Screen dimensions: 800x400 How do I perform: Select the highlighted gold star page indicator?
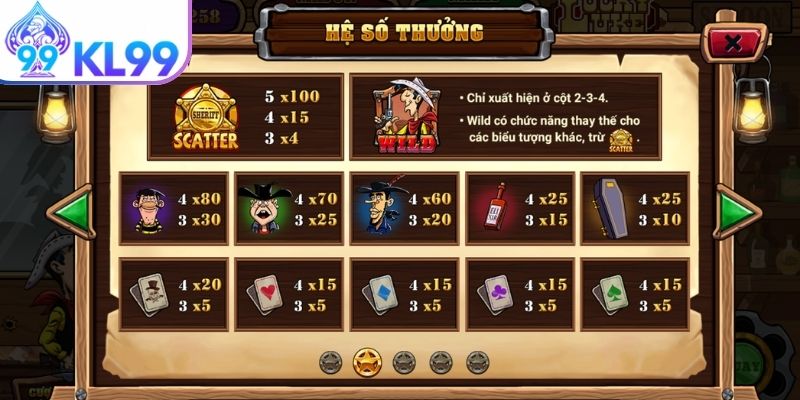pyautogui.click(x=367, y=360)
